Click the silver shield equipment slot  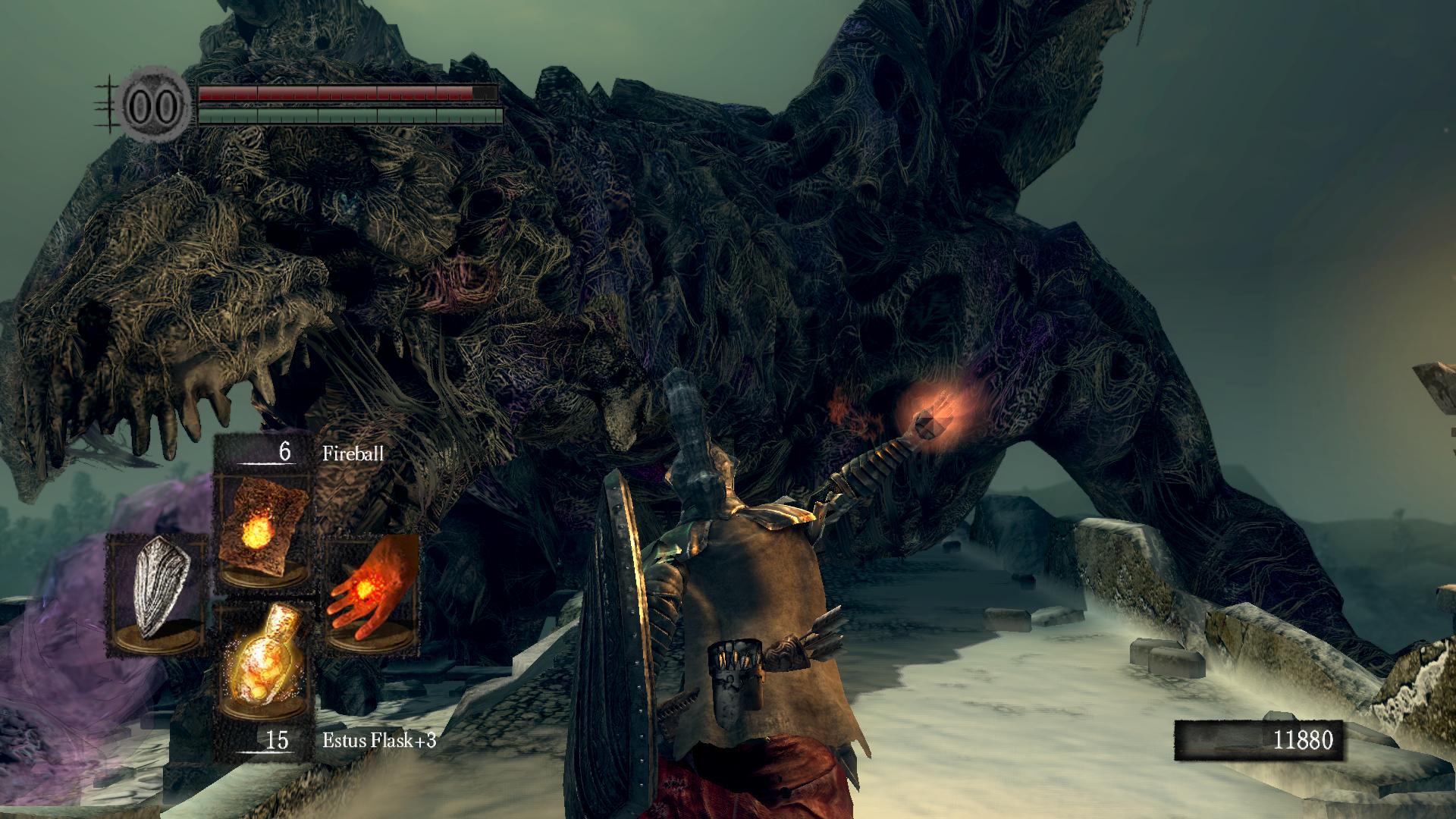(x=158, y=593)
